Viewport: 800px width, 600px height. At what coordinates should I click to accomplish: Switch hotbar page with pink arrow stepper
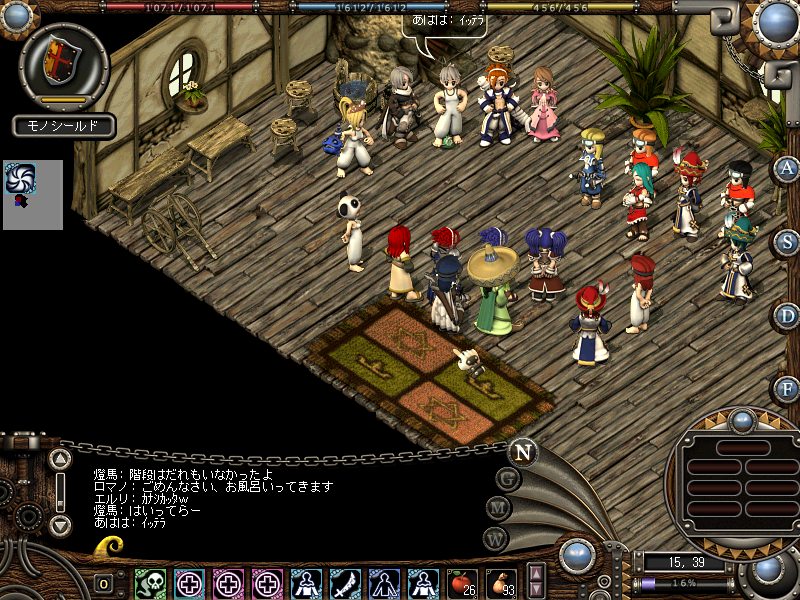point(536,582)
